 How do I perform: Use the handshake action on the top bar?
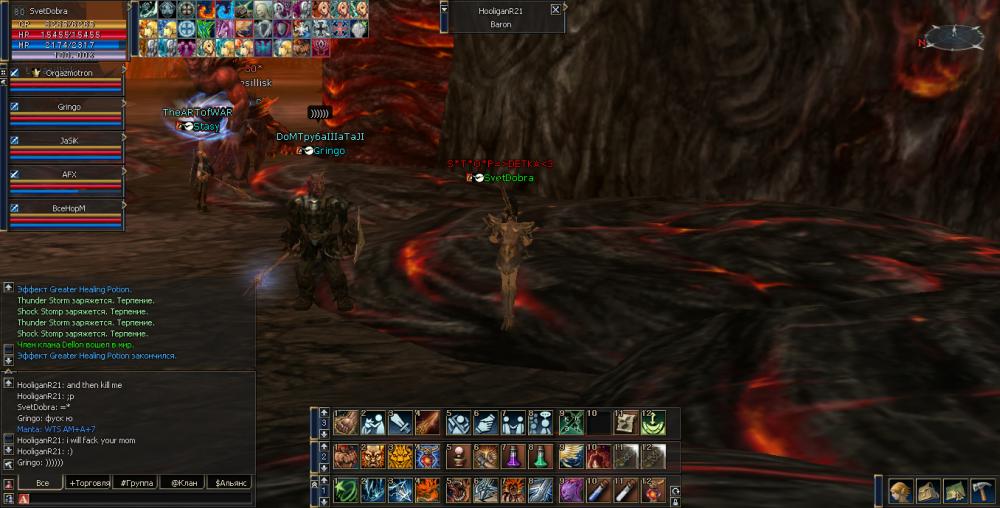(x=485, y=422)
